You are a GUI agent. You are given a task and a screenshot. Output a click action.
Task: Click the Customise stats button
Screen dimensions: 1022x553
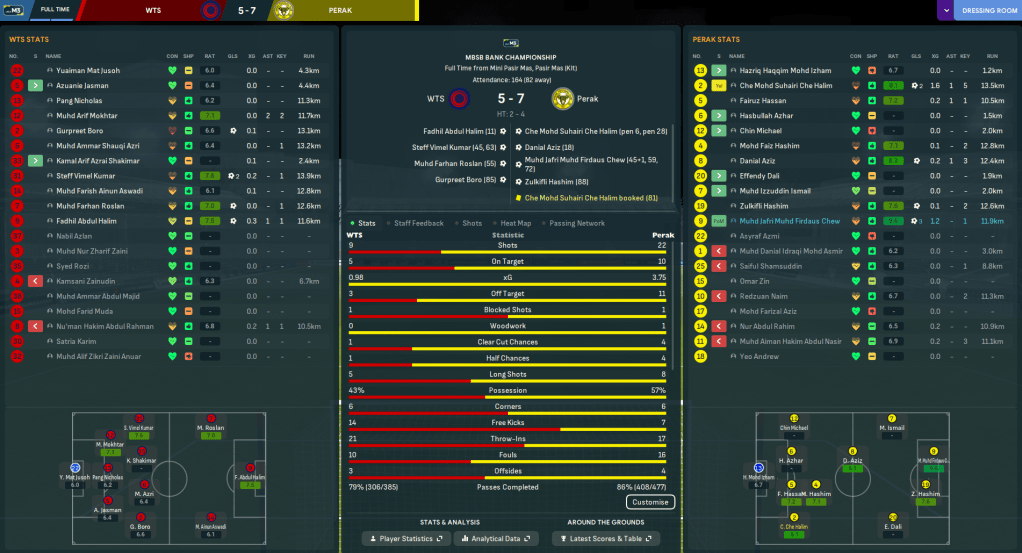coord(650,502)
